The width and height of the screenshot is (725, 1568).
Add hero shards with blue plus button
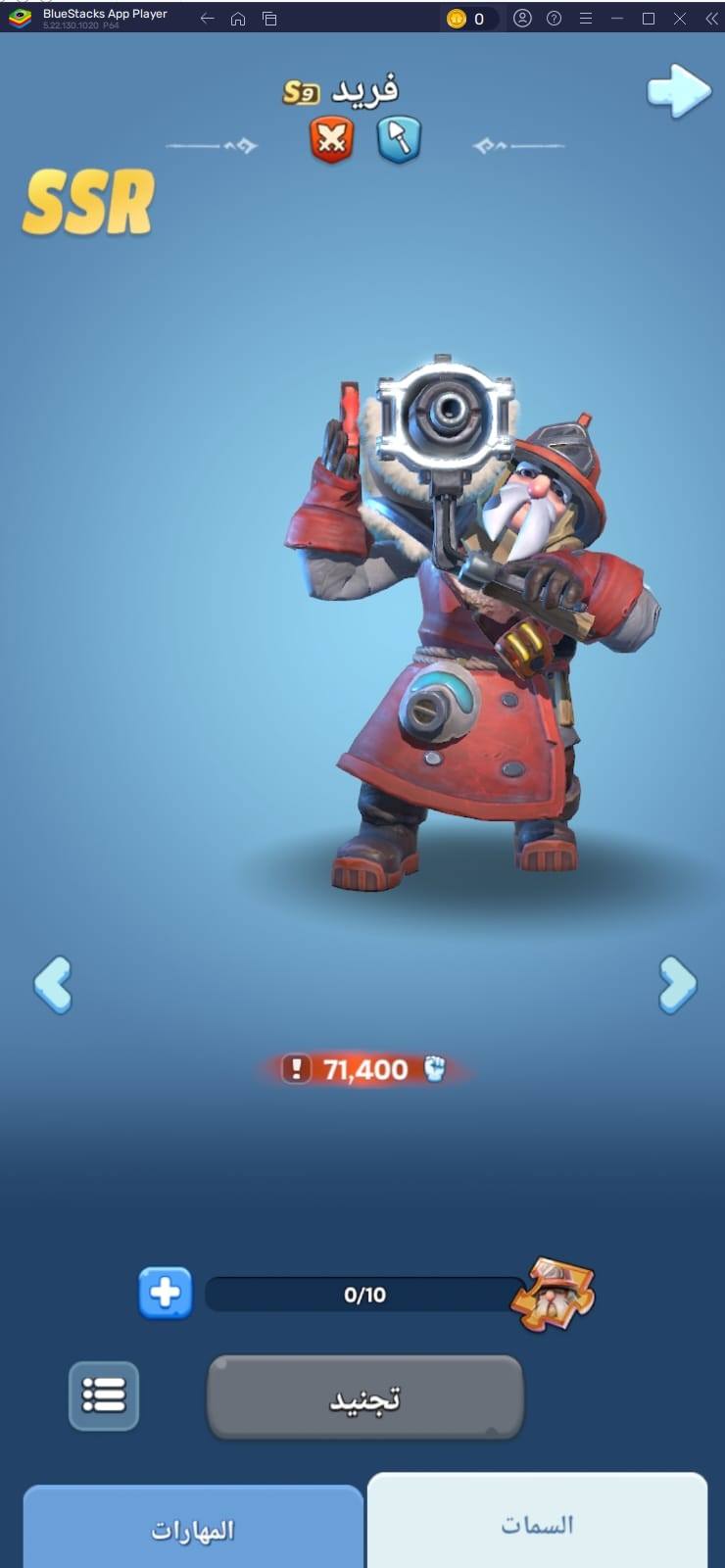[165, 1293]
